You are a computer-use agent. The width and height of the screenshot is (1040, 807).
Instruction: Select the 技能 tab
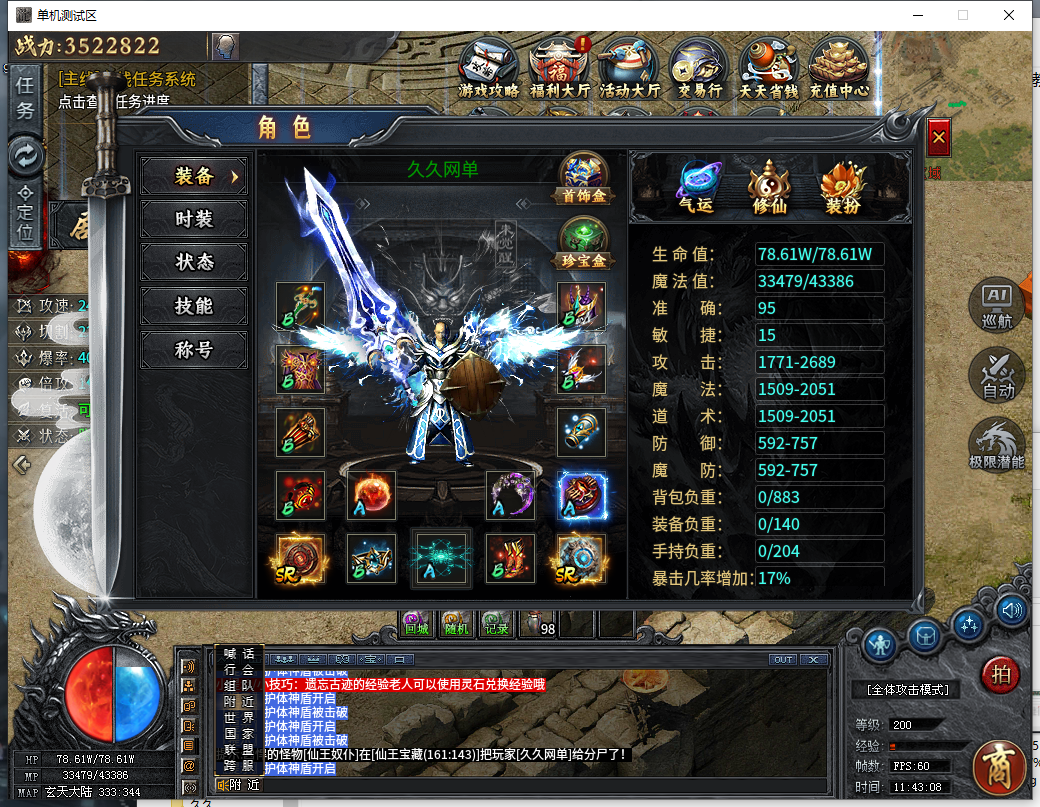[194, 306]
